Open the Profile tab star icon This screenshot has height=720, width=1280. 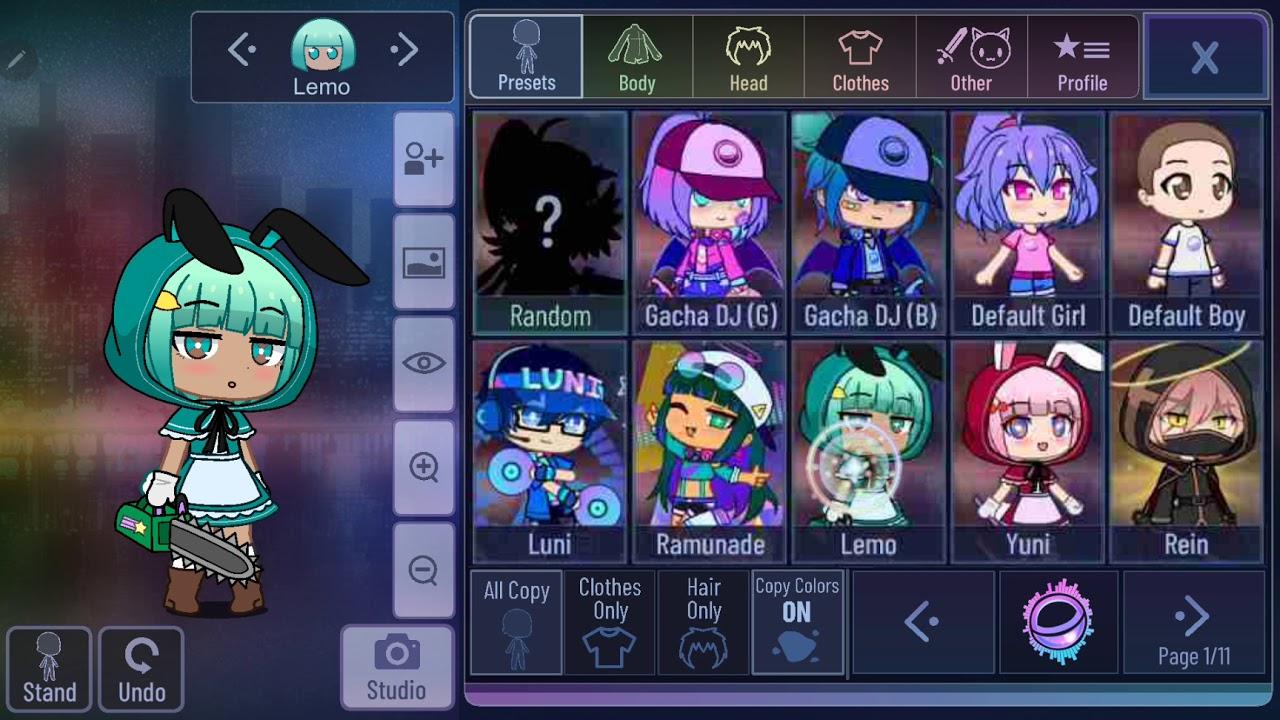pos(1083,55)
